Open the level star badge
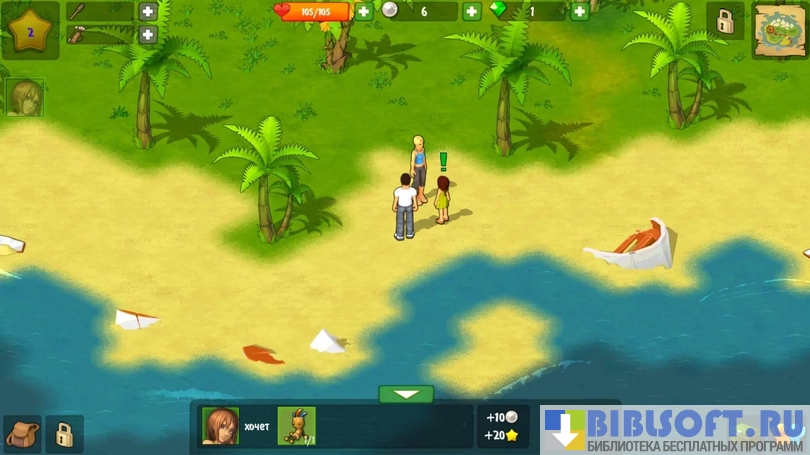 30,30
